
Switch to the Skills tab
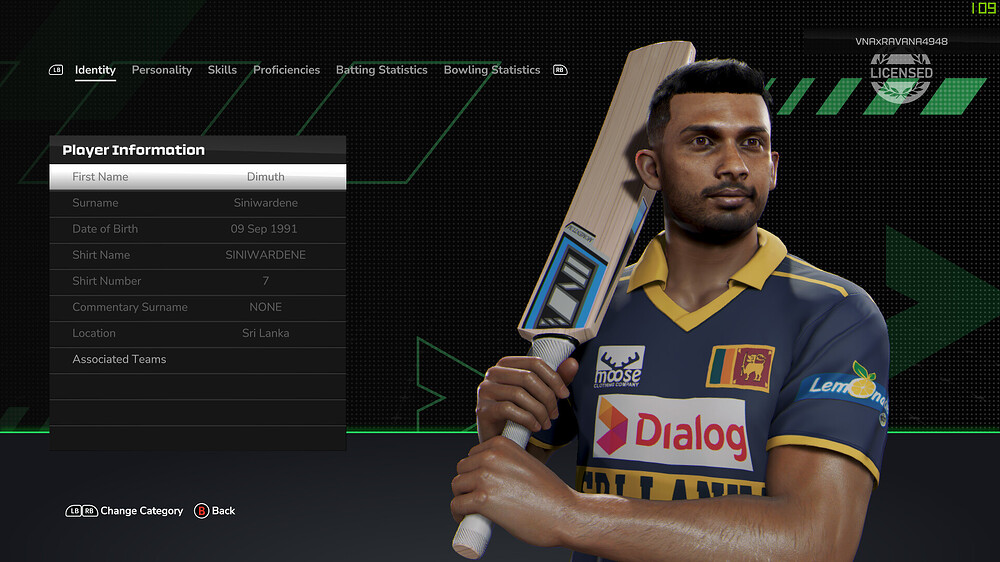222,70
